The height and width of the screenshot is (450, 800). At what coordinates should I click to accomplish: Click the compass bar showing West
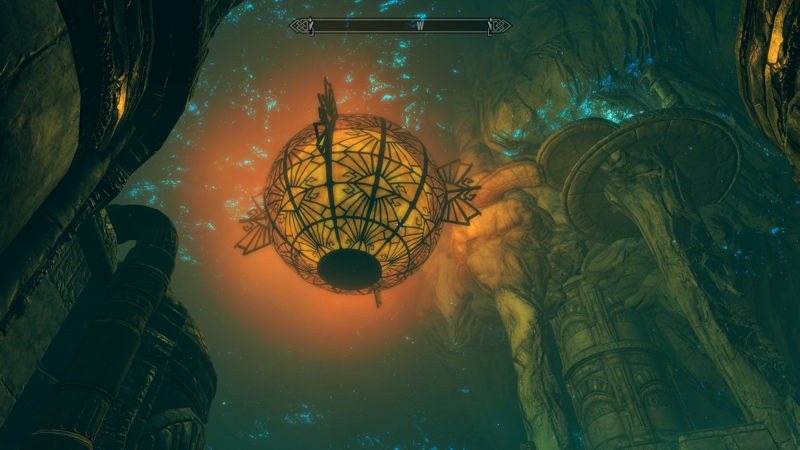(x=400, y=26)
